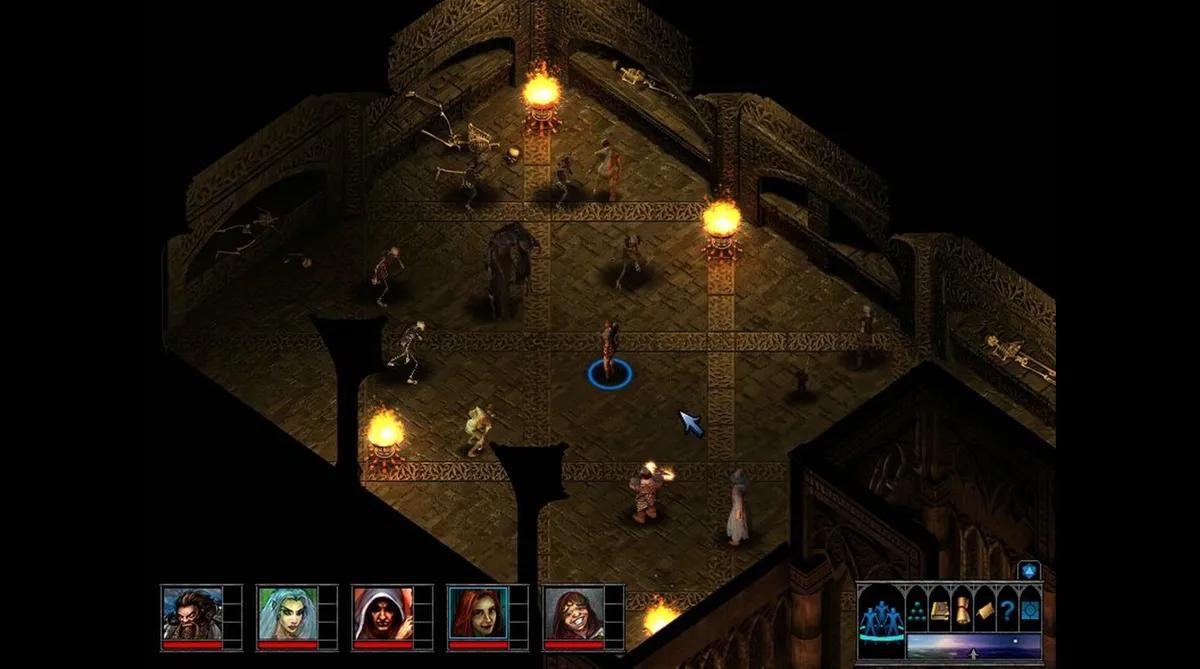Select the red-haired woman portrait
The height and width of the screenshot is (669, 1200).
point(476,613)
